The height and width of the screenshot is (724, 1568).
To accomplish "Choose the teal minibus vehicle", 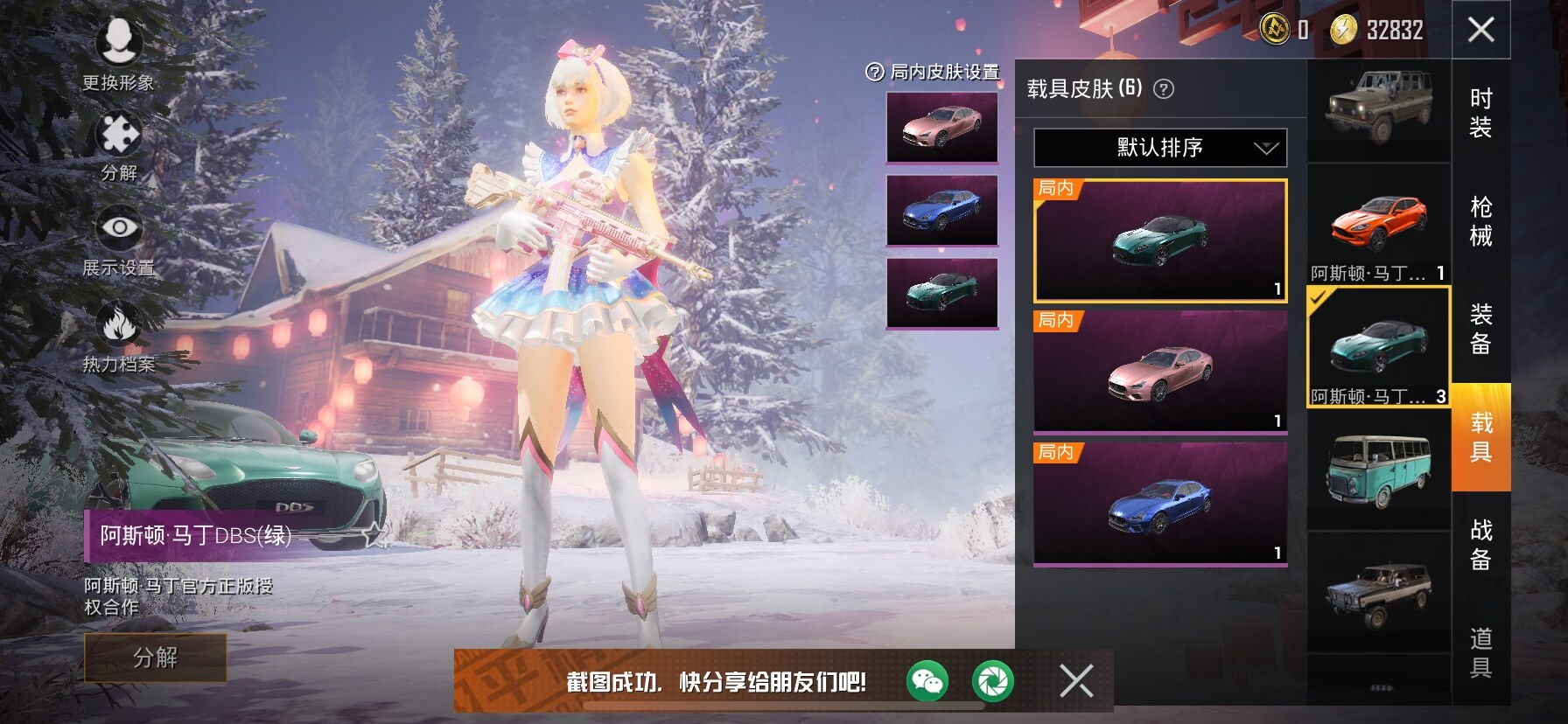I will 1379,472.
